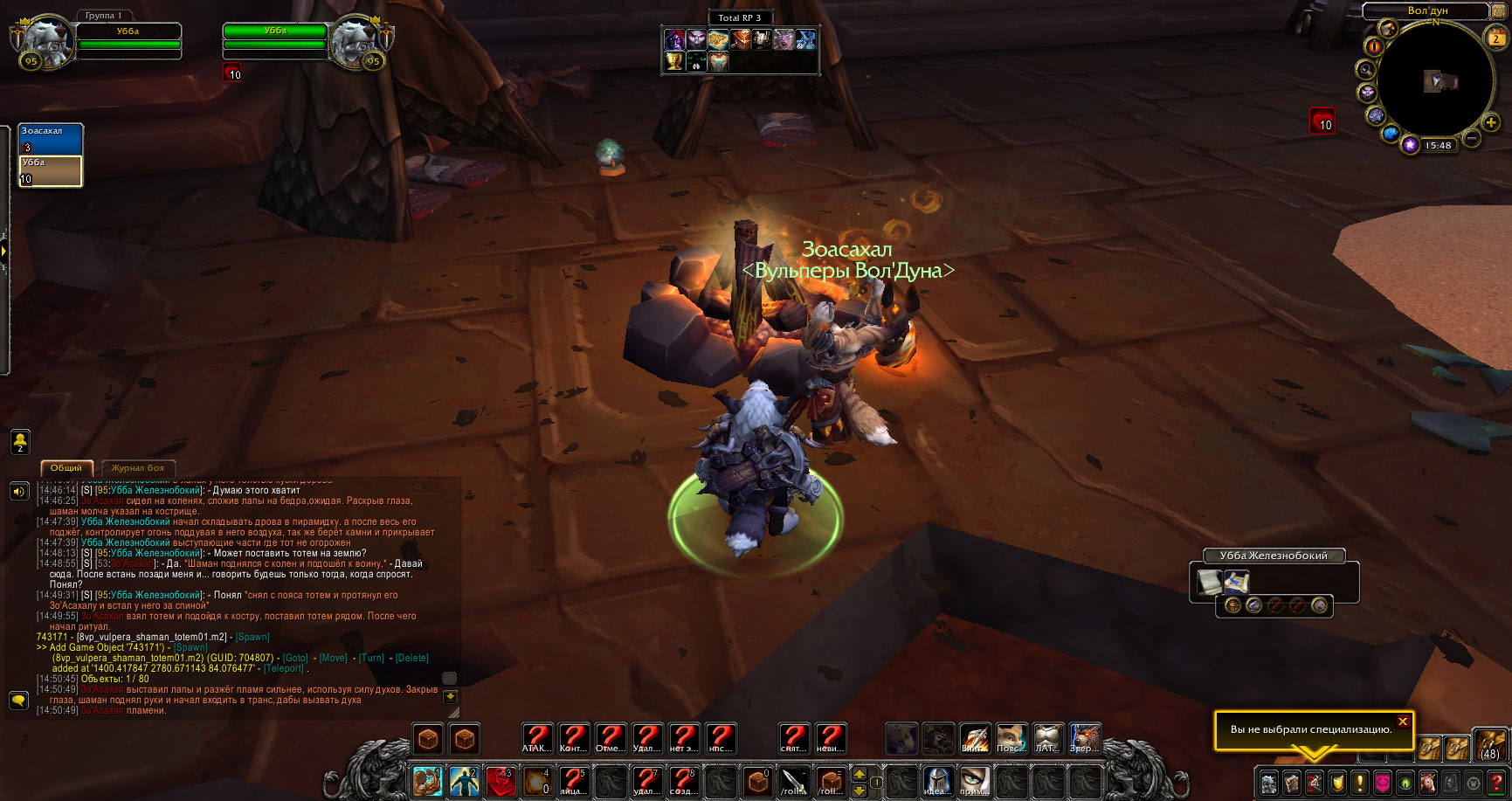Open the horse mounts collection button

(1427, 782)
